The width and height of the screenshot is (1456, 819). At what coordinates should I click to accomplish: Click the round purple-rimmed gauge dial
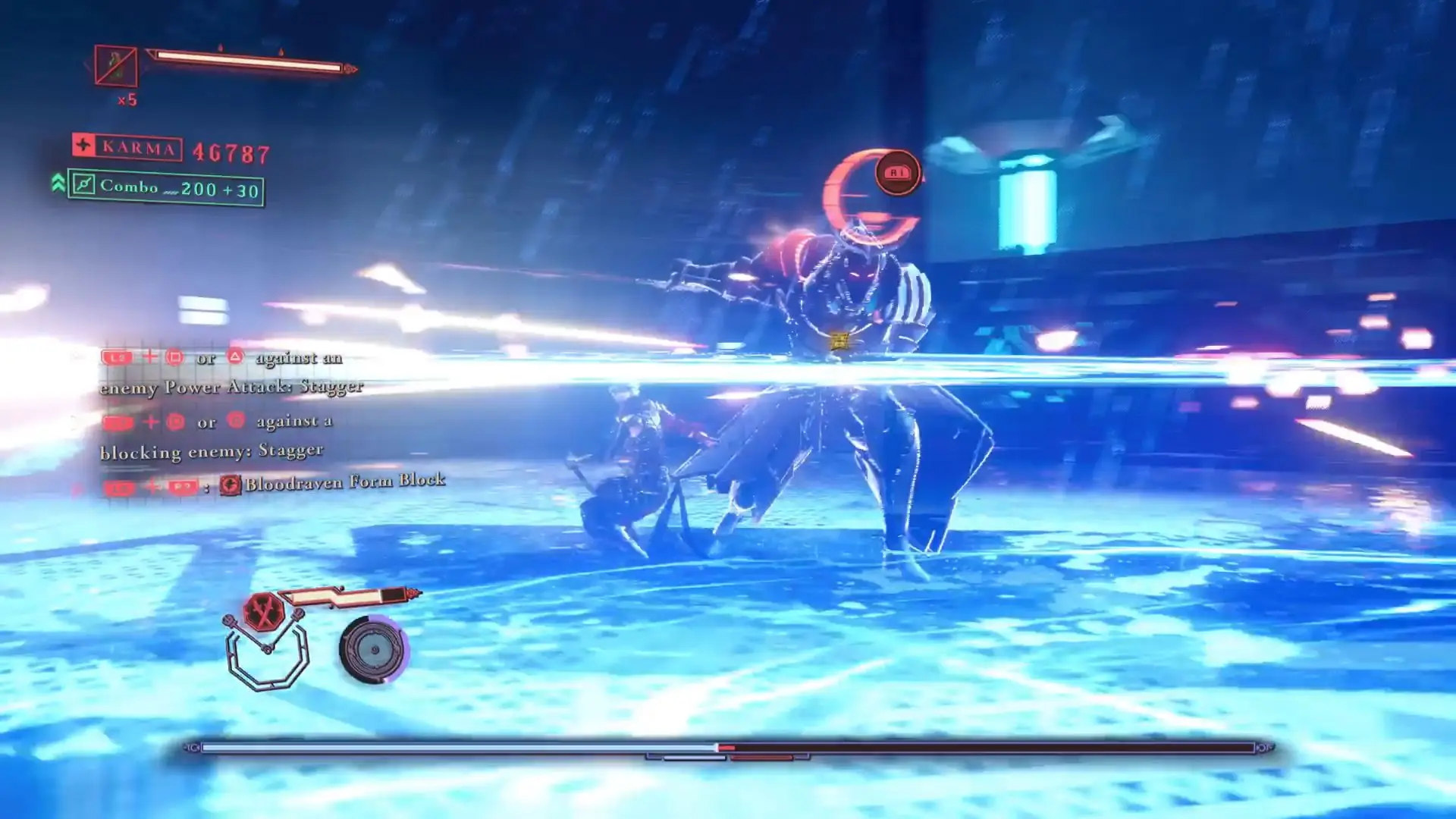(374, 650)
